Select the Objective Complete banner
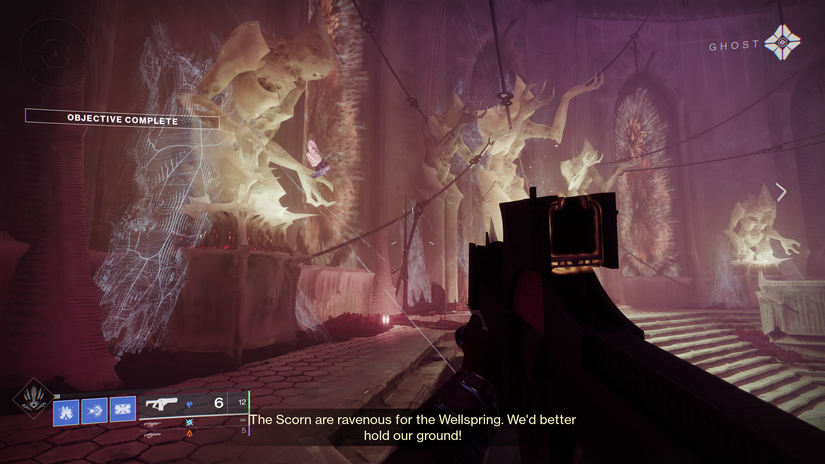The image size is (825, 464). pyautogui.click(x=122, y=119)
